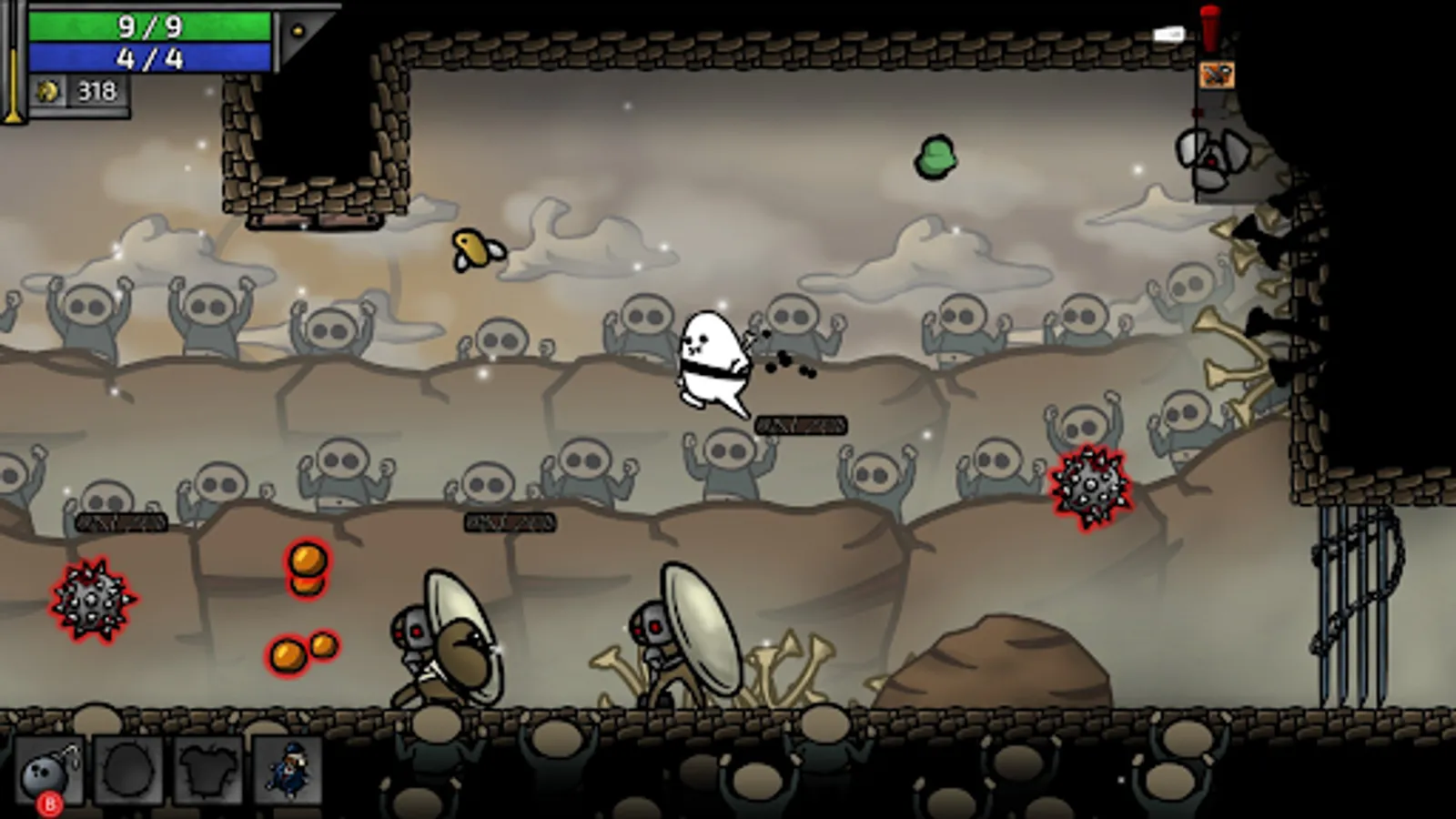The width and height of the screenshot is (1456, 819).
Task: Click the blue 4/4 mana bar
Action: click(150, 56)
